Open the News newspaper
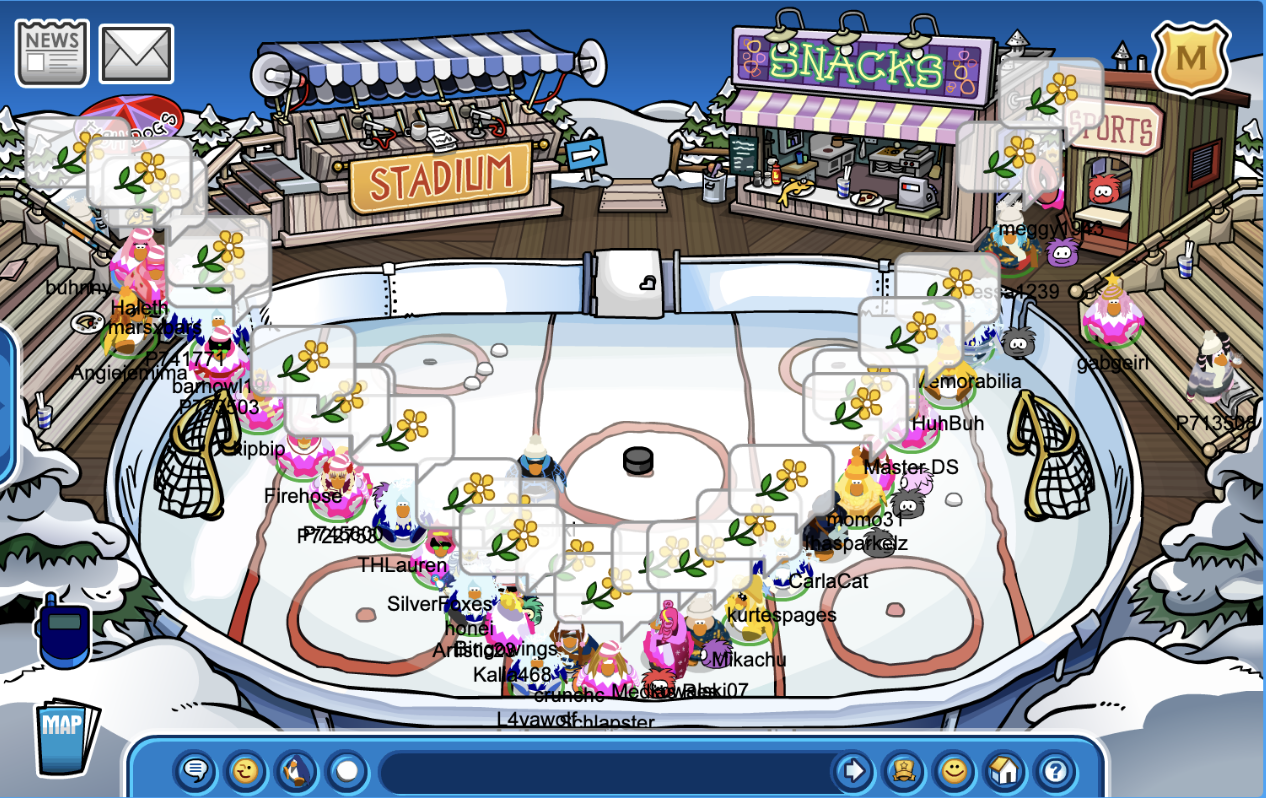Screen dimensions: 1266x798 52,53
